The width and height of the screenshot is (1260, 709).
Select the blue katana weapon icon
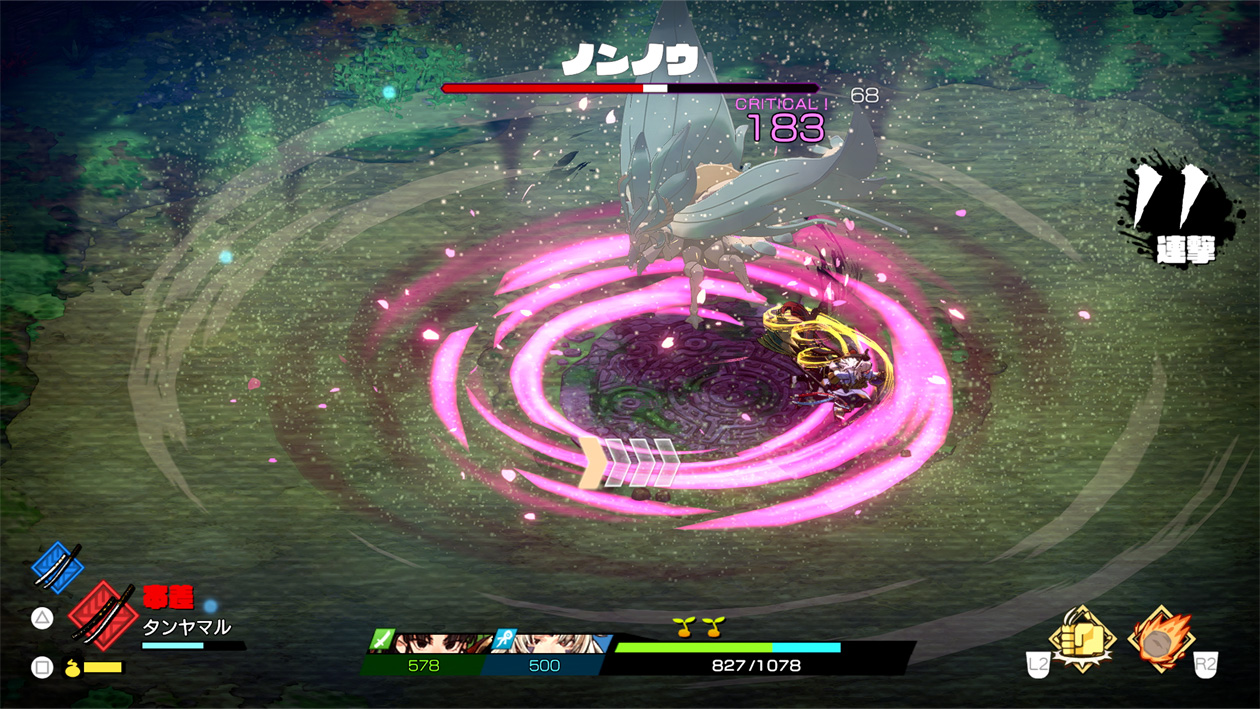(x=57, y=565)
